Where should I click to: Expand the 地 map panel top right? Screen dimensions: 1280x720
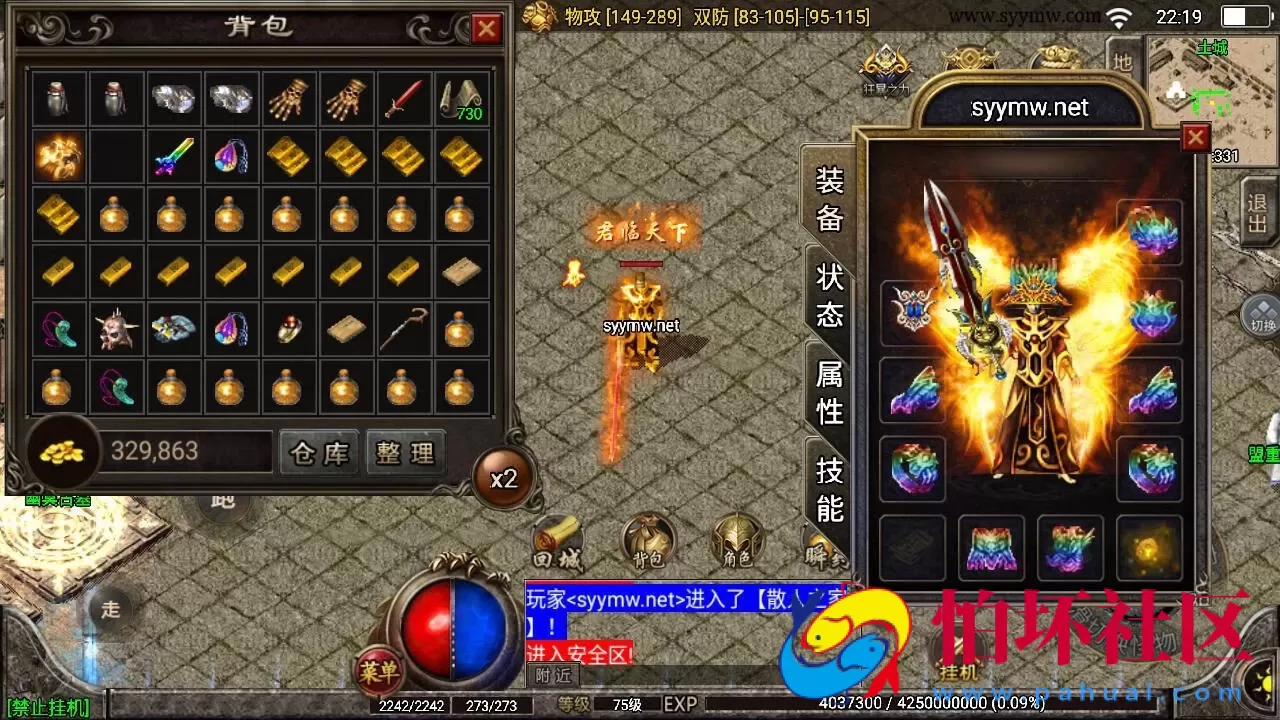click(x=1122, y=60)
